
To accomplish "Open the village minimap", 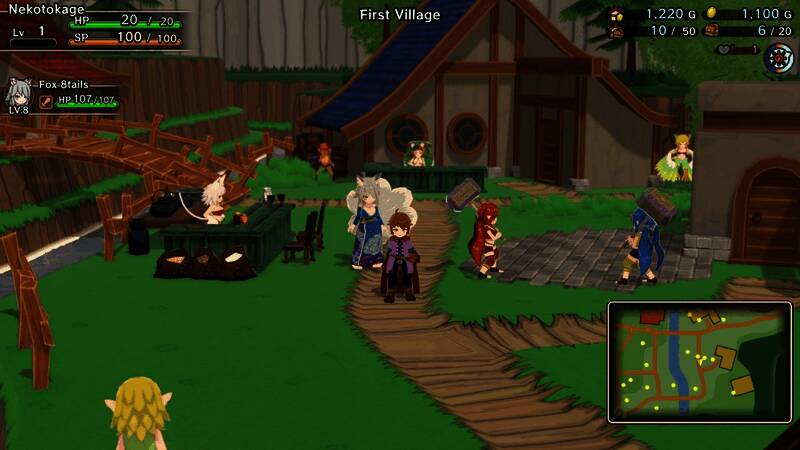I will tap(699, 361).
